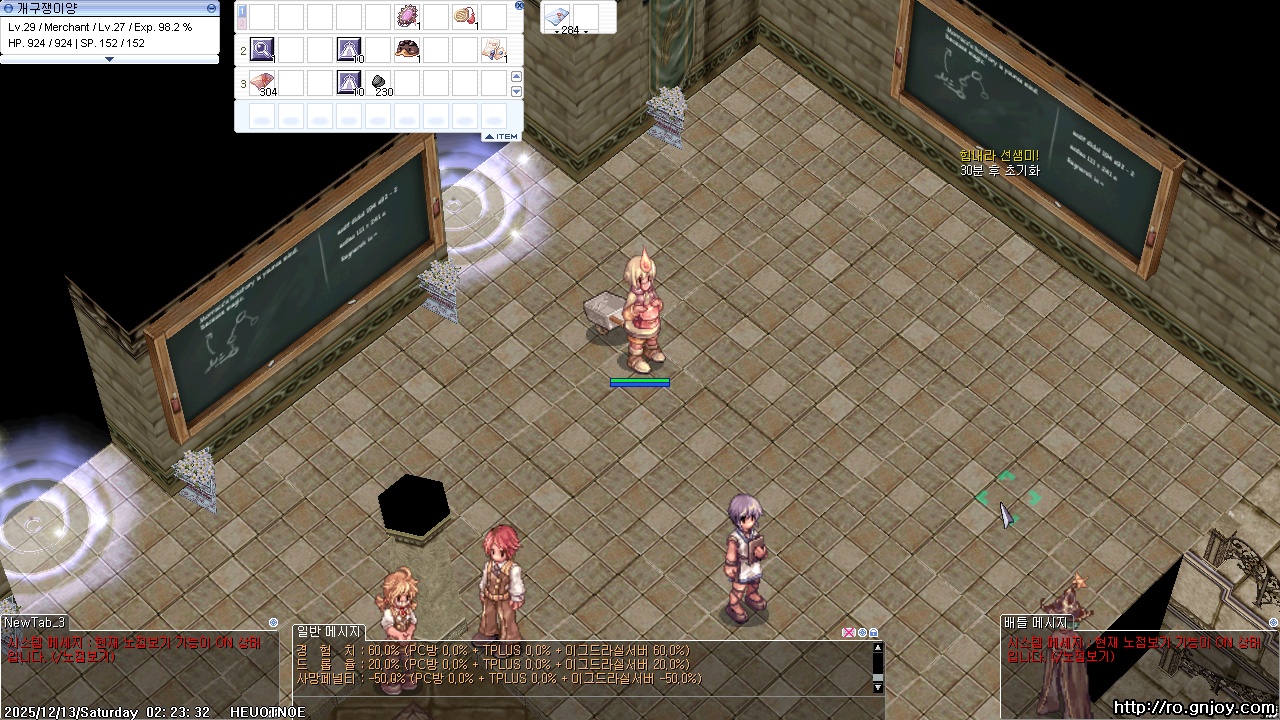Use the magnifying glass skill in row 2
Image resolution: width=1280 pixels, height=720 pixels.
coord(262,49)
